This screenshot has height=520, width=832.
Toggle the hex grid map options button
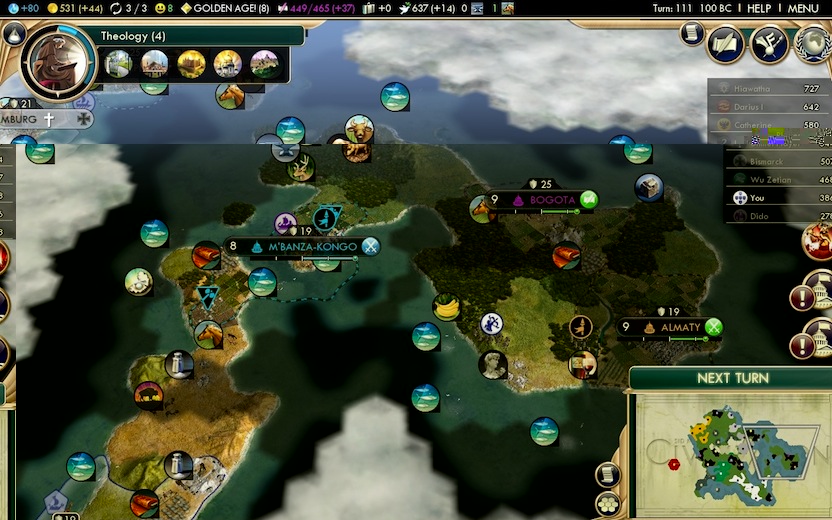[x=607, y=503]
